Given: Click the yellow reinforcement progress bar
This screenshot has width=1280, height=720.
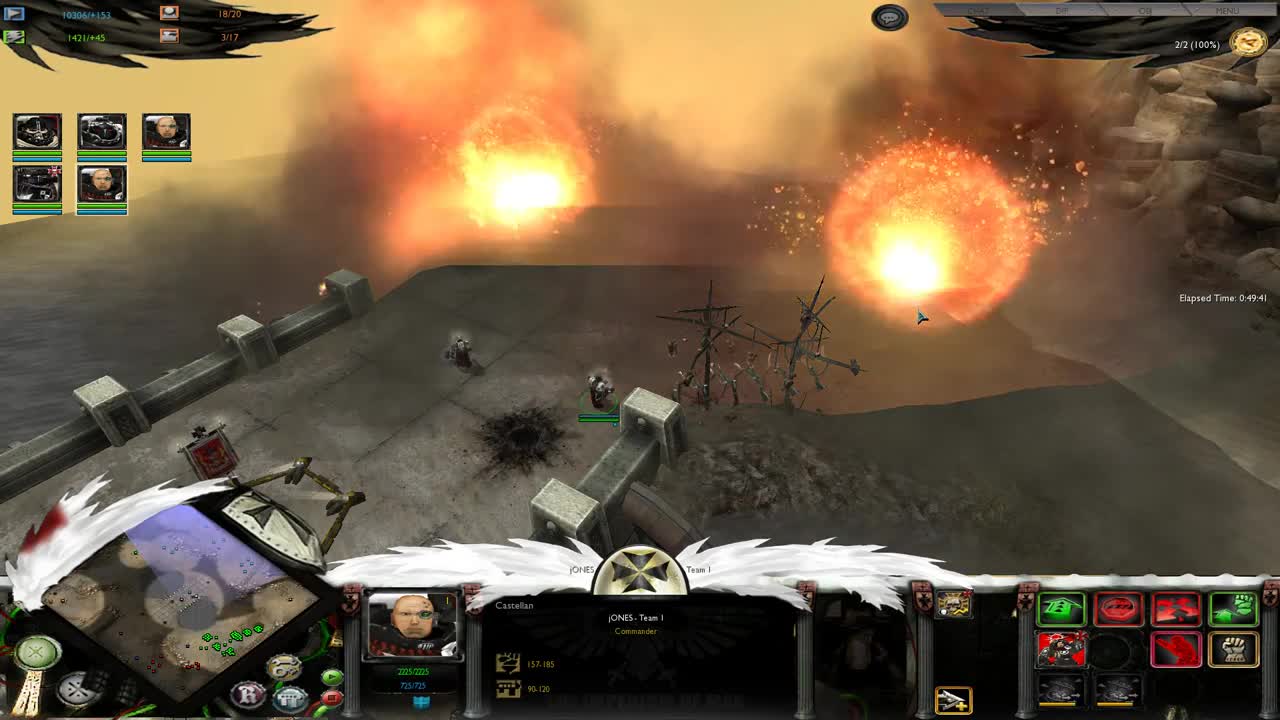Looking at the screenshot, I should point(1057,703).
